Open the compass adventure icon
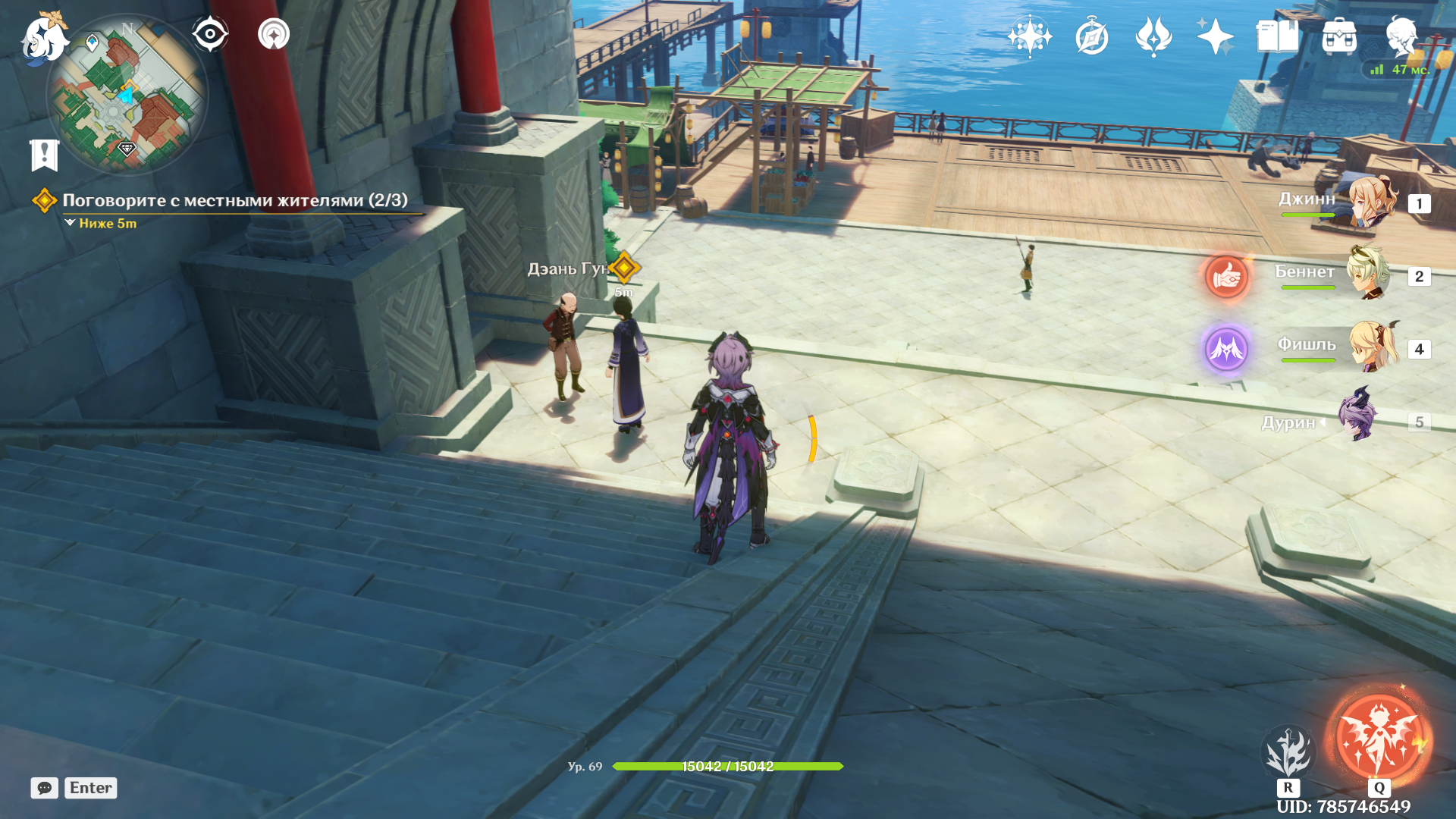 pyautogui.click(x=1091, y=36)
